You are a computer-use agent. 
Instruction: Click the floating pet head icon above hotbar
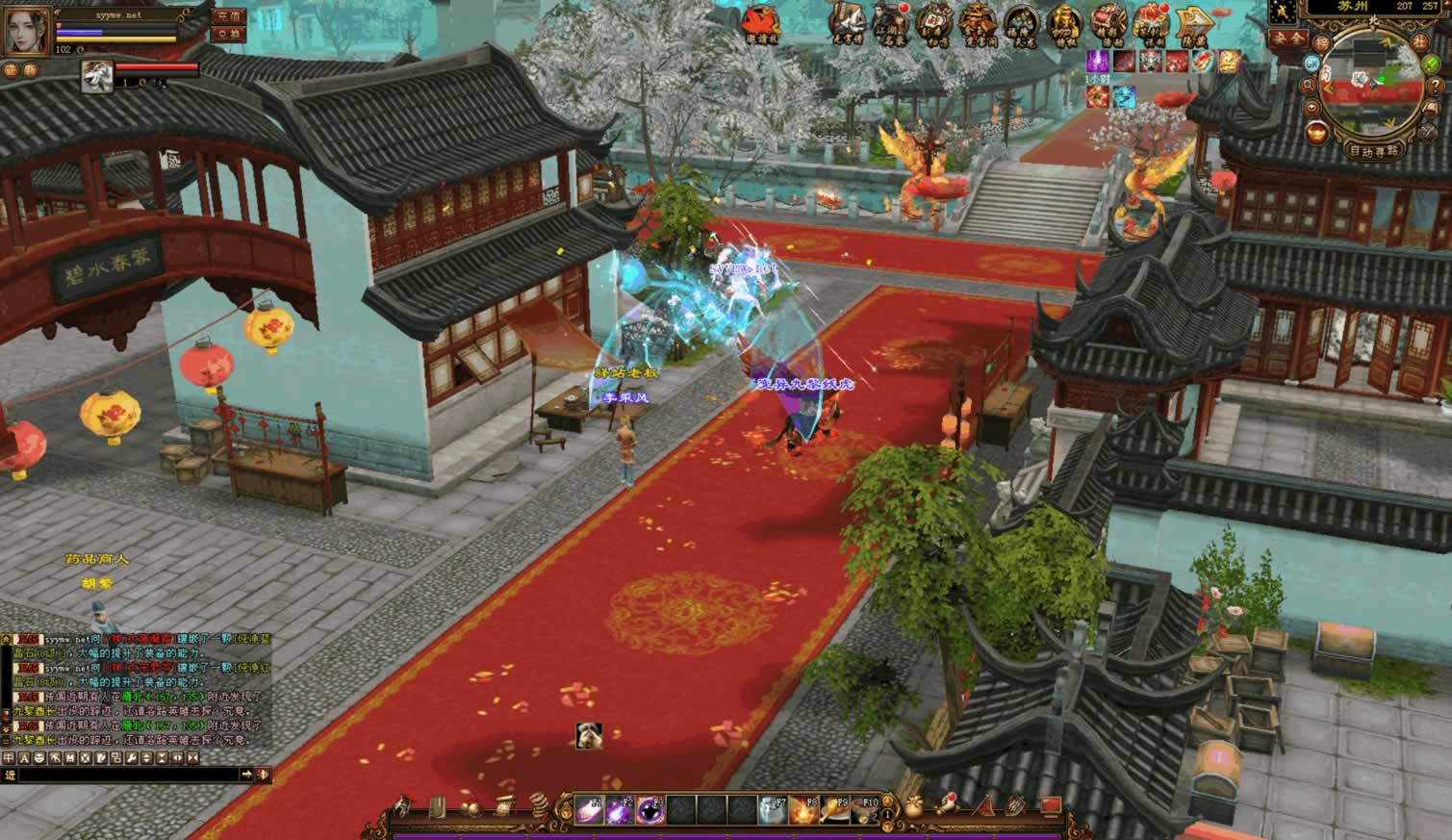click(x=589, y=736)
